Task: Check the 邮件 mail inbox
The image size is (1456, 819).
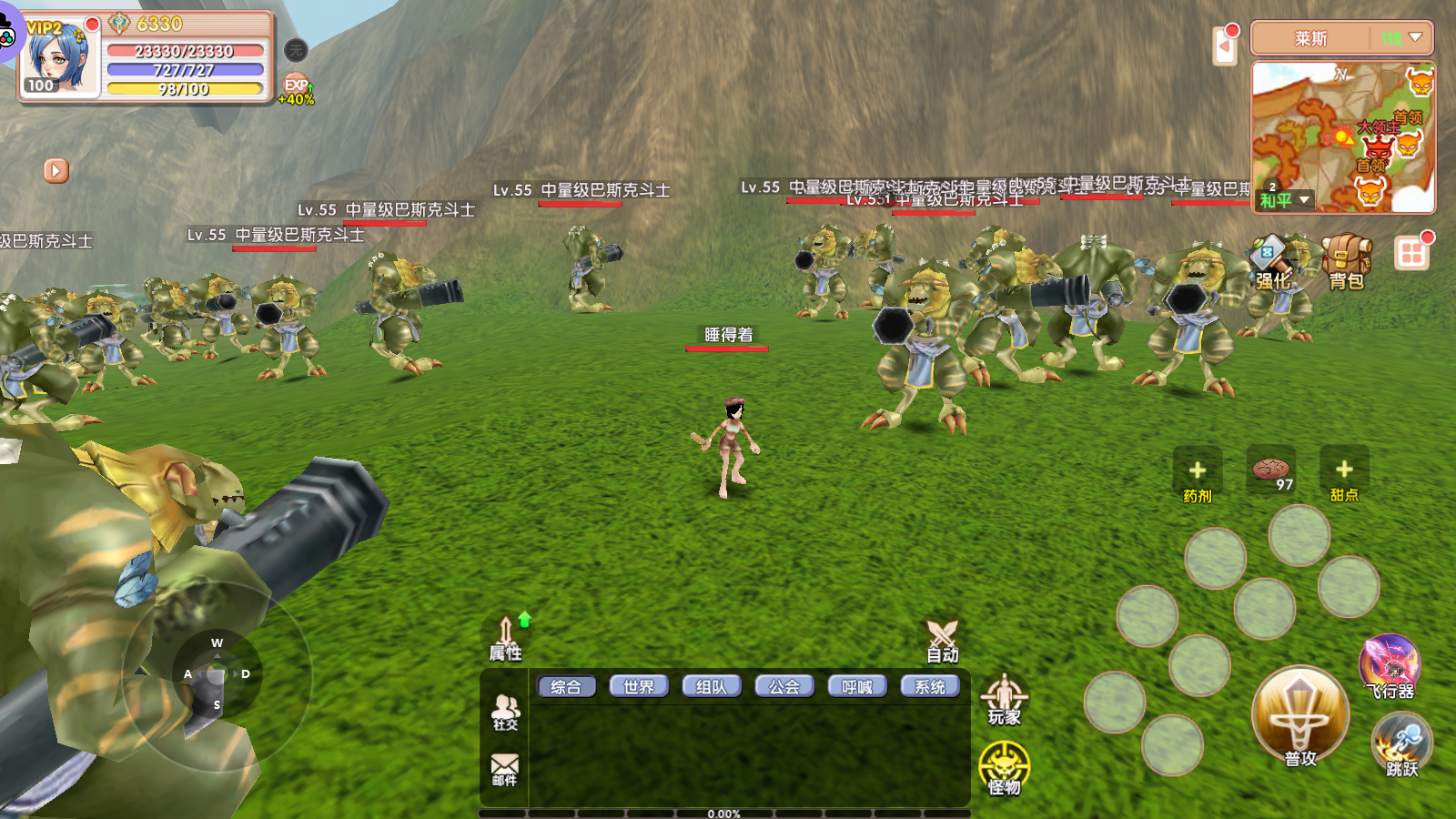Action: click(504, 768)
